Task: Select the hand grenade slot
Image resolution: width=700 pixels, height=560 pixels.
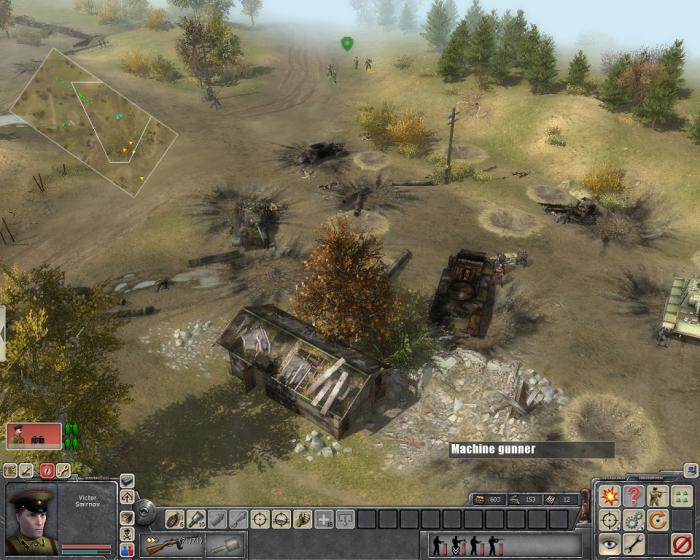Action: click(173, 519)
